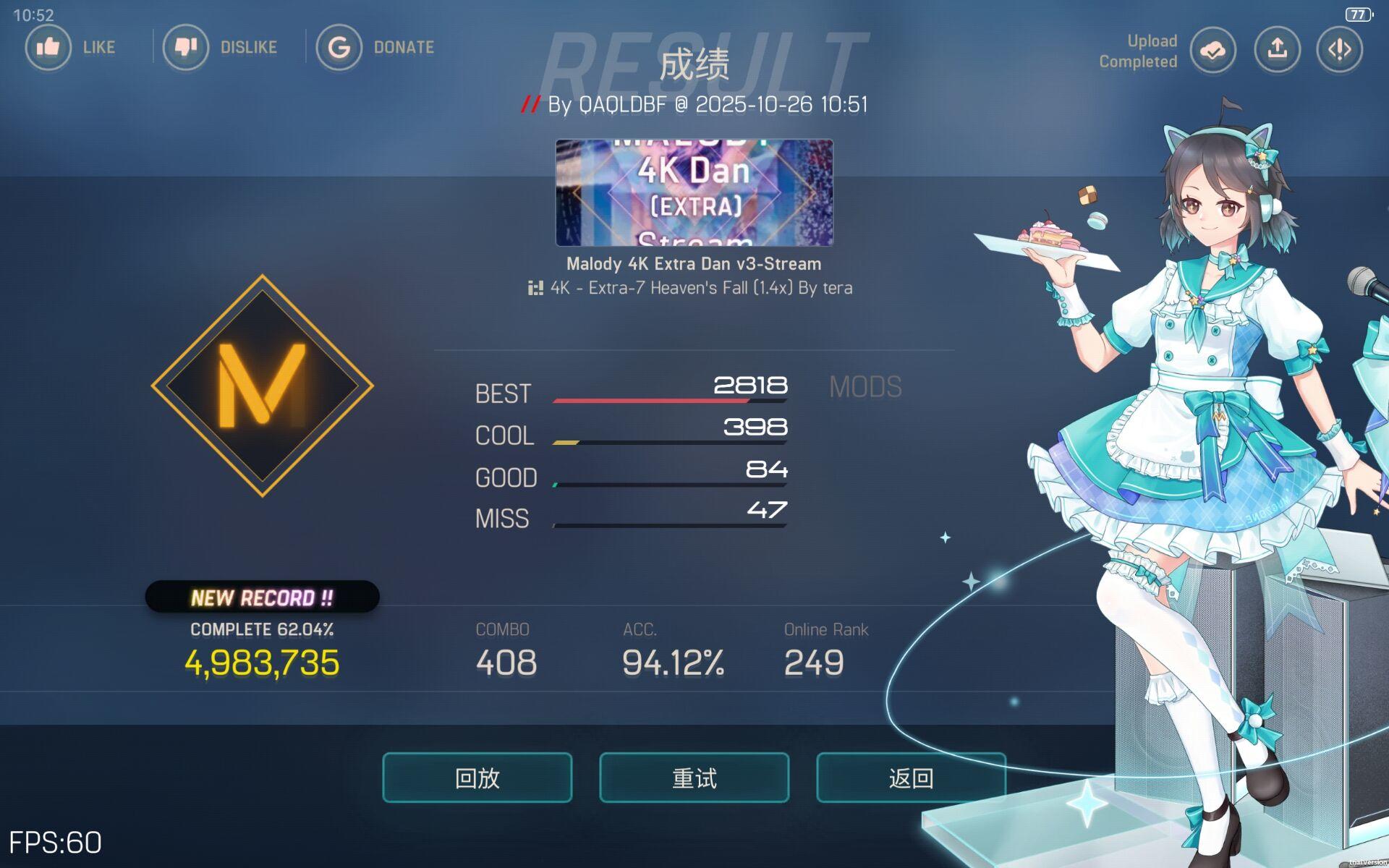Image resolution: width=1389 pixels, height=868 pixels.
Task: Open the replay data code icon
Action: point(1338,49)
